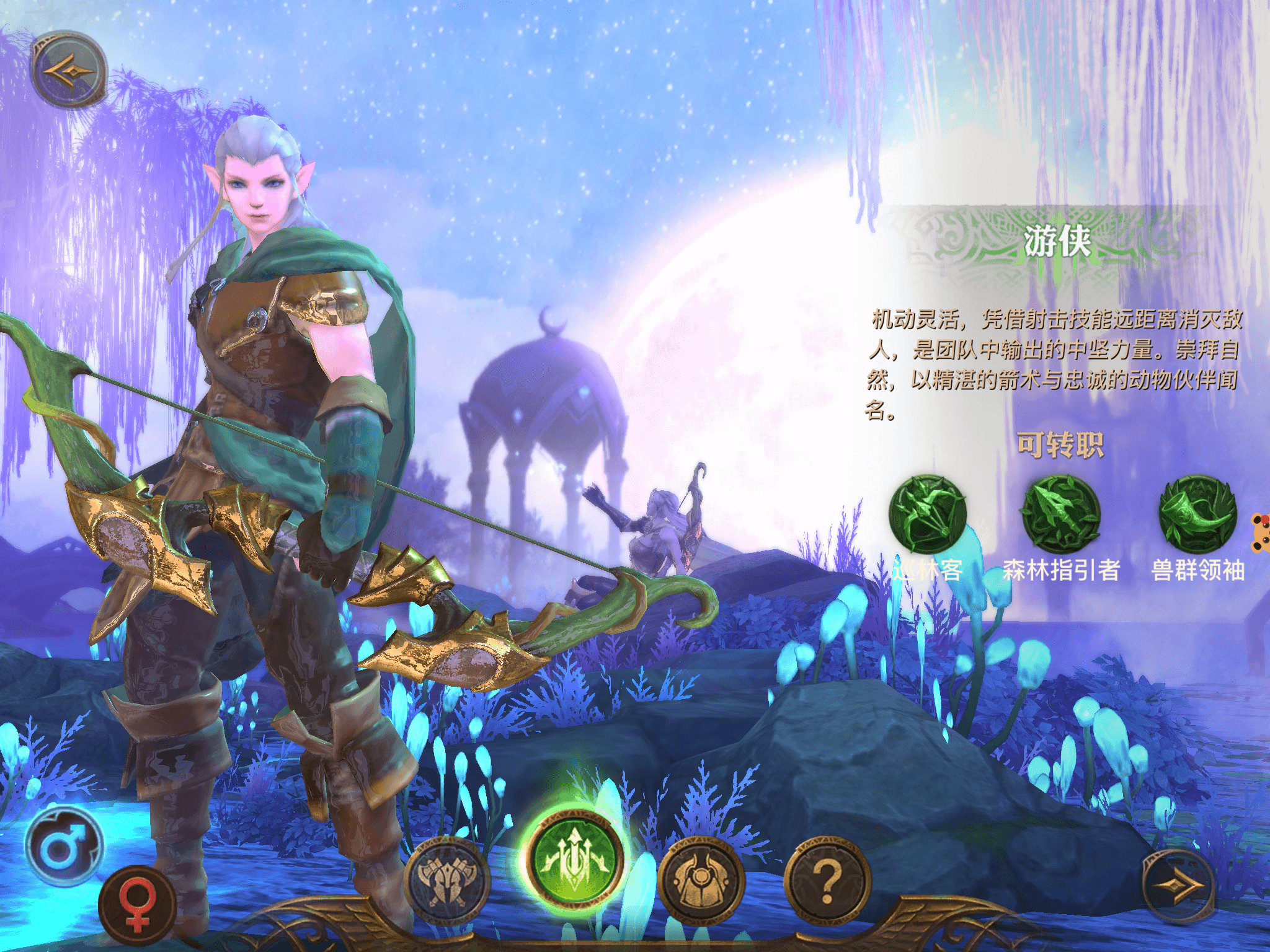Choose the female gender symbol

(x=138, y=905)
